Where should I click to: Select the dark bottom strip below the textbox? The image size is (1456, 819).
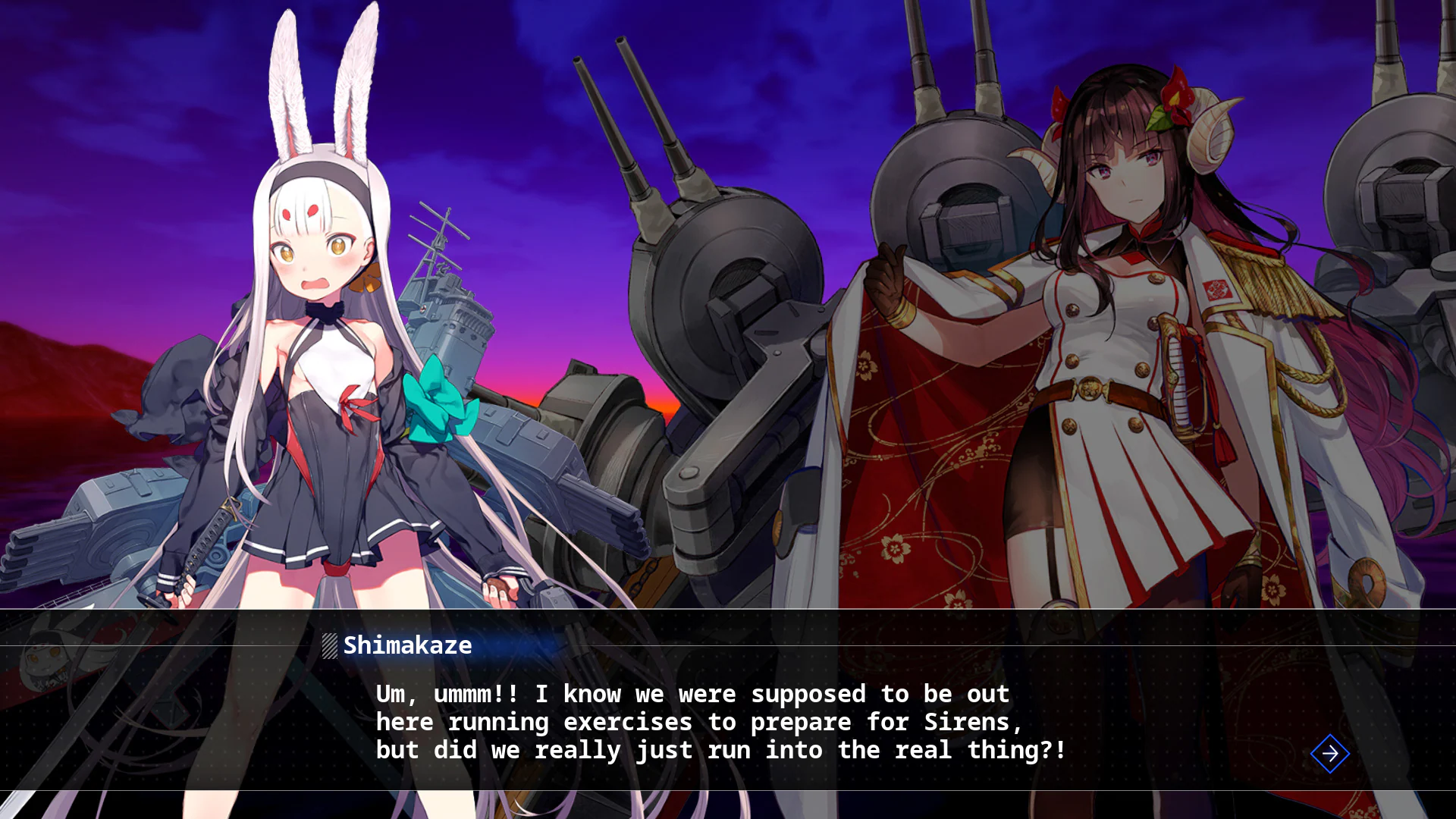tap(728, 805)
